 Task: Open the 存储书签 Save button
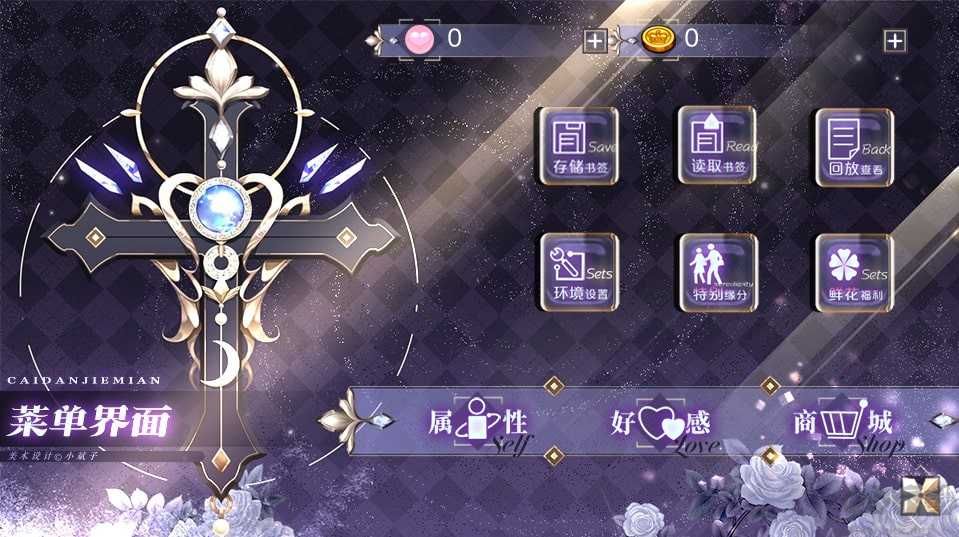pyautogui.click(x=579, y=146)
